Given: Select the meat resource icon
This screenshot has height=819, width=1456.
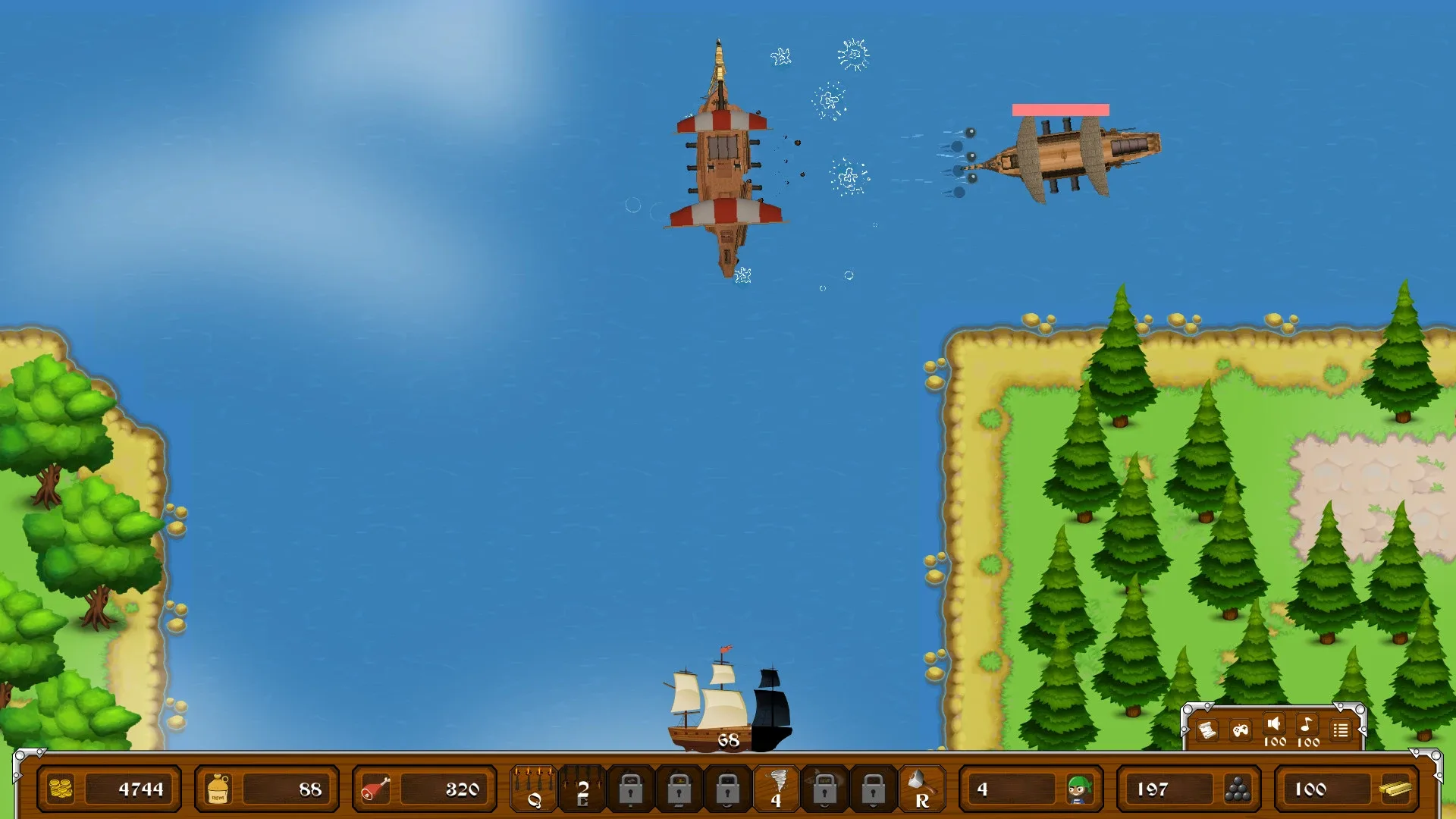Looking at the screenshot, I should coord(374,789).
